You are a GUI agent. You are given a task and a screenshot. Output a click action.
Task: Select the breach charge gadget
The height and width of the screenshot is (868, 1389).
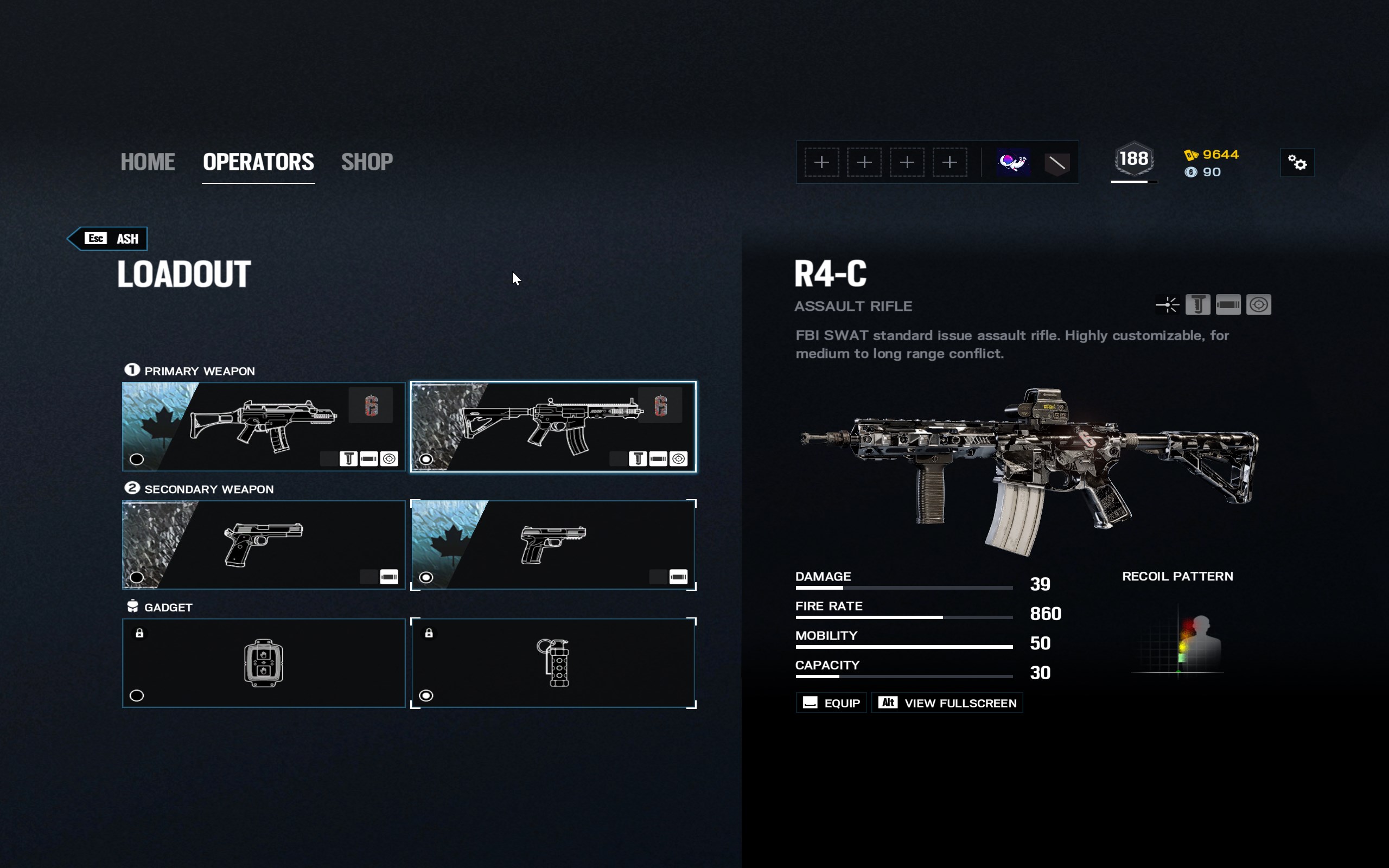click(x=264, y=663)
